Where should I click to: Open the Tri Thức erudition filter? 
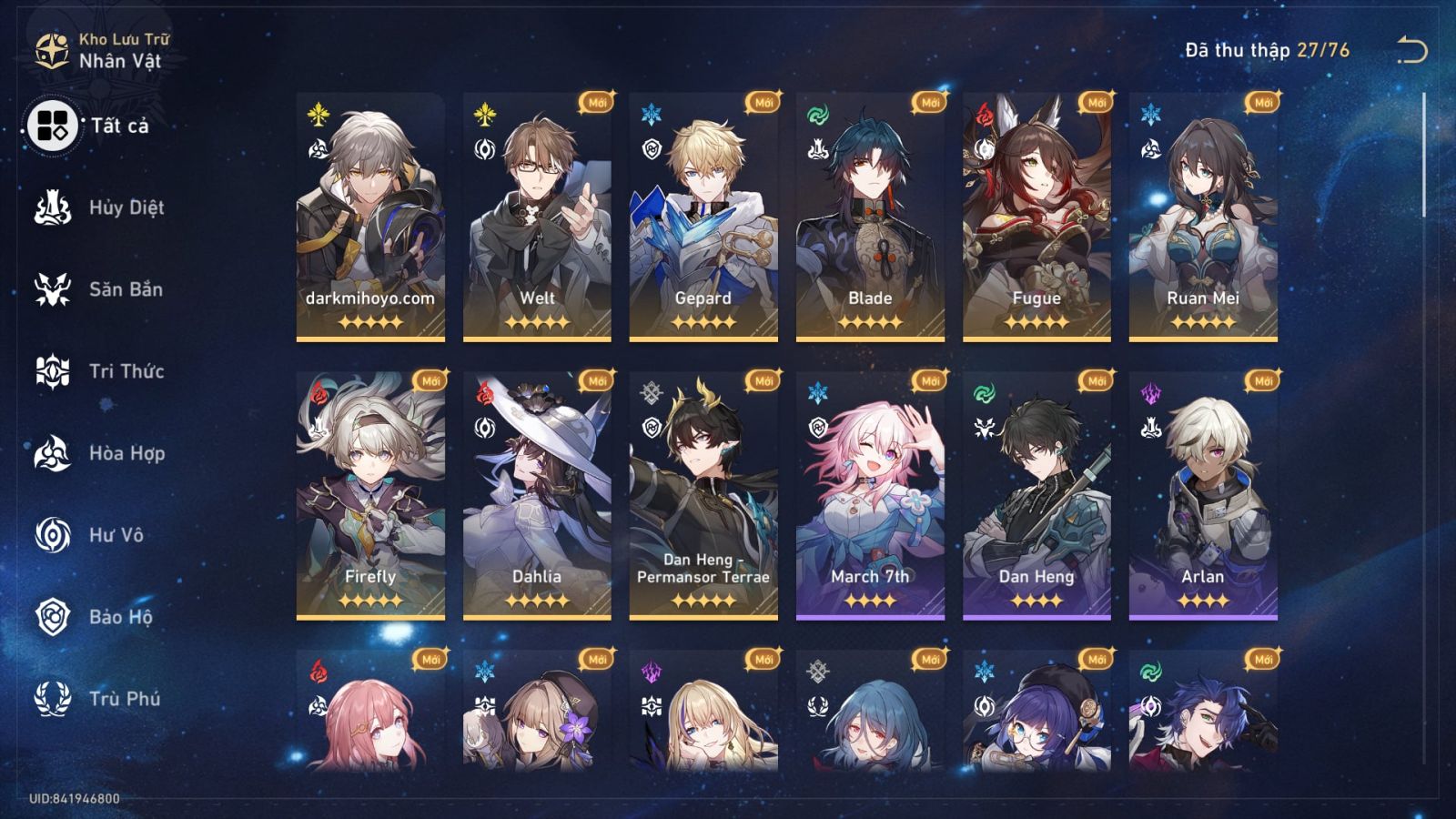point(55,371)
